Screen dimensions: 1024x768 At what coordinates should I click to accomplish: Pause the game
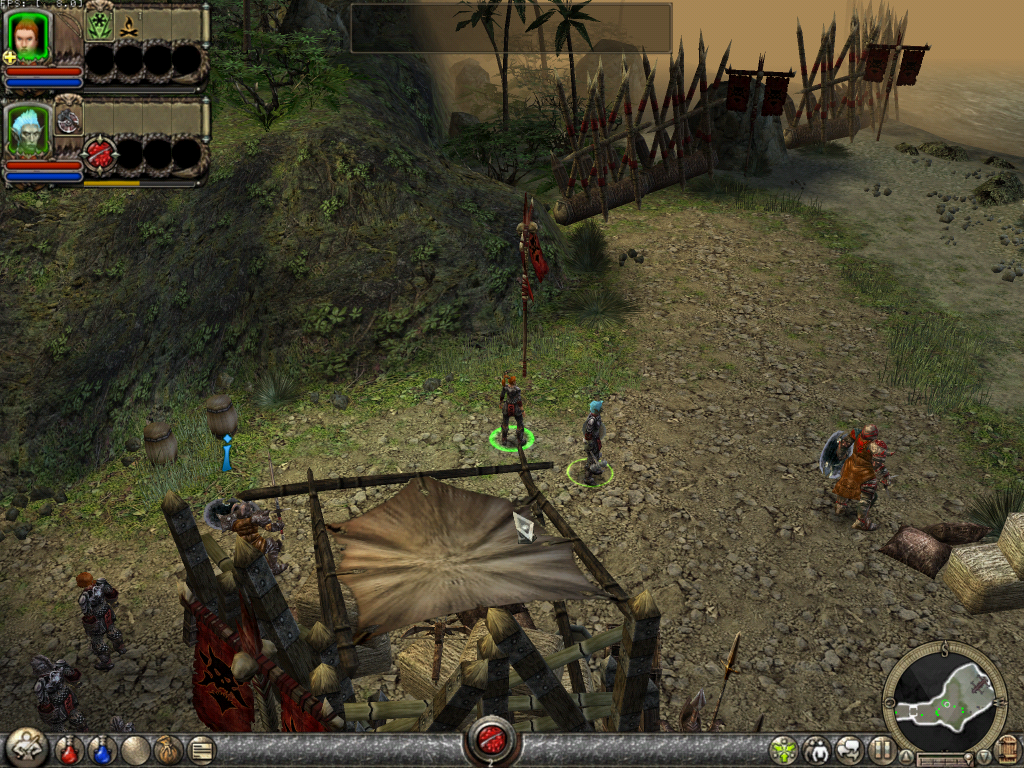(x=882, y=749)
